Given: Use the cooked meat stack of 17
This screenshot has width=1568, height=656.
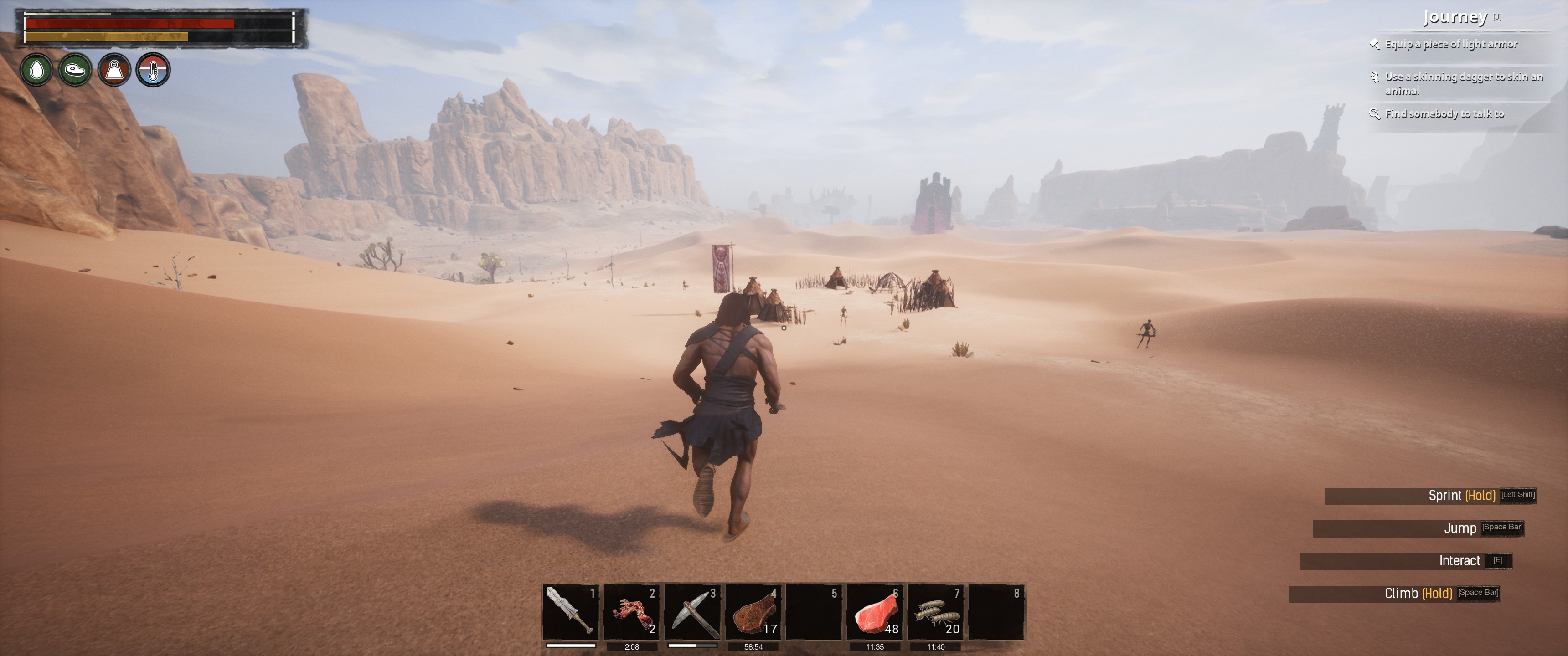Looking at the screenshot, I should click(x=753, y=611).
